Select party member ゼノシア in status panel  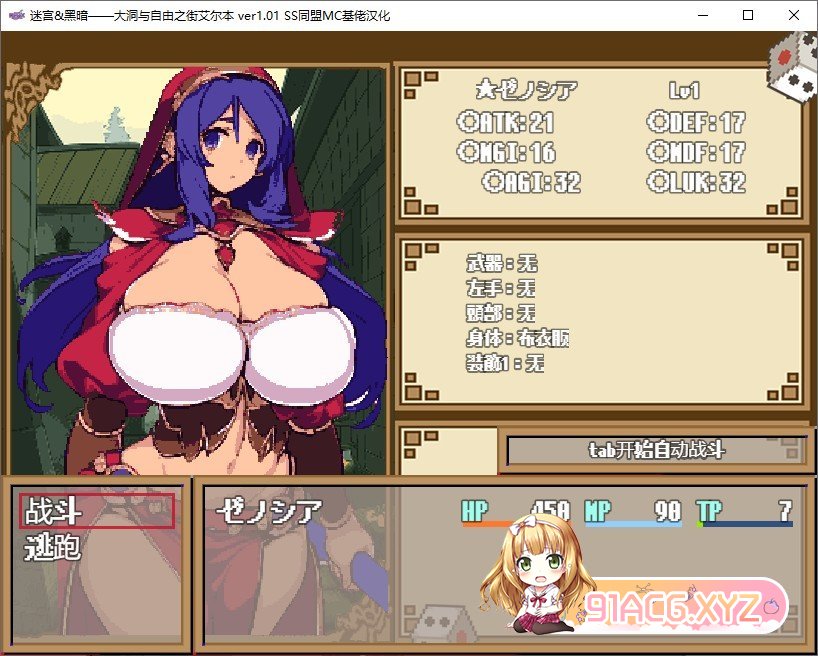270,511
